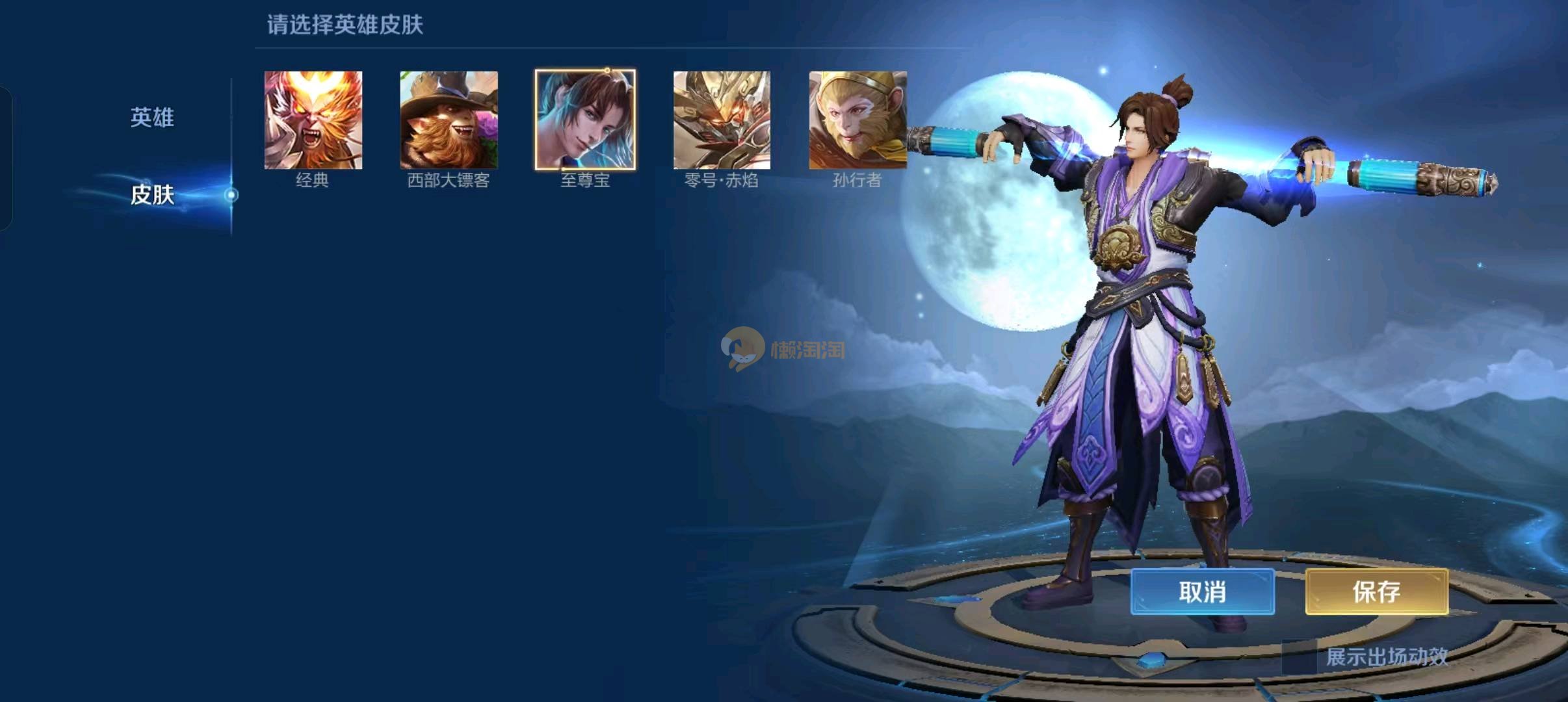
Task: Toggle the 展示出场动效 checkbox
Action: tap(1299, 657)
